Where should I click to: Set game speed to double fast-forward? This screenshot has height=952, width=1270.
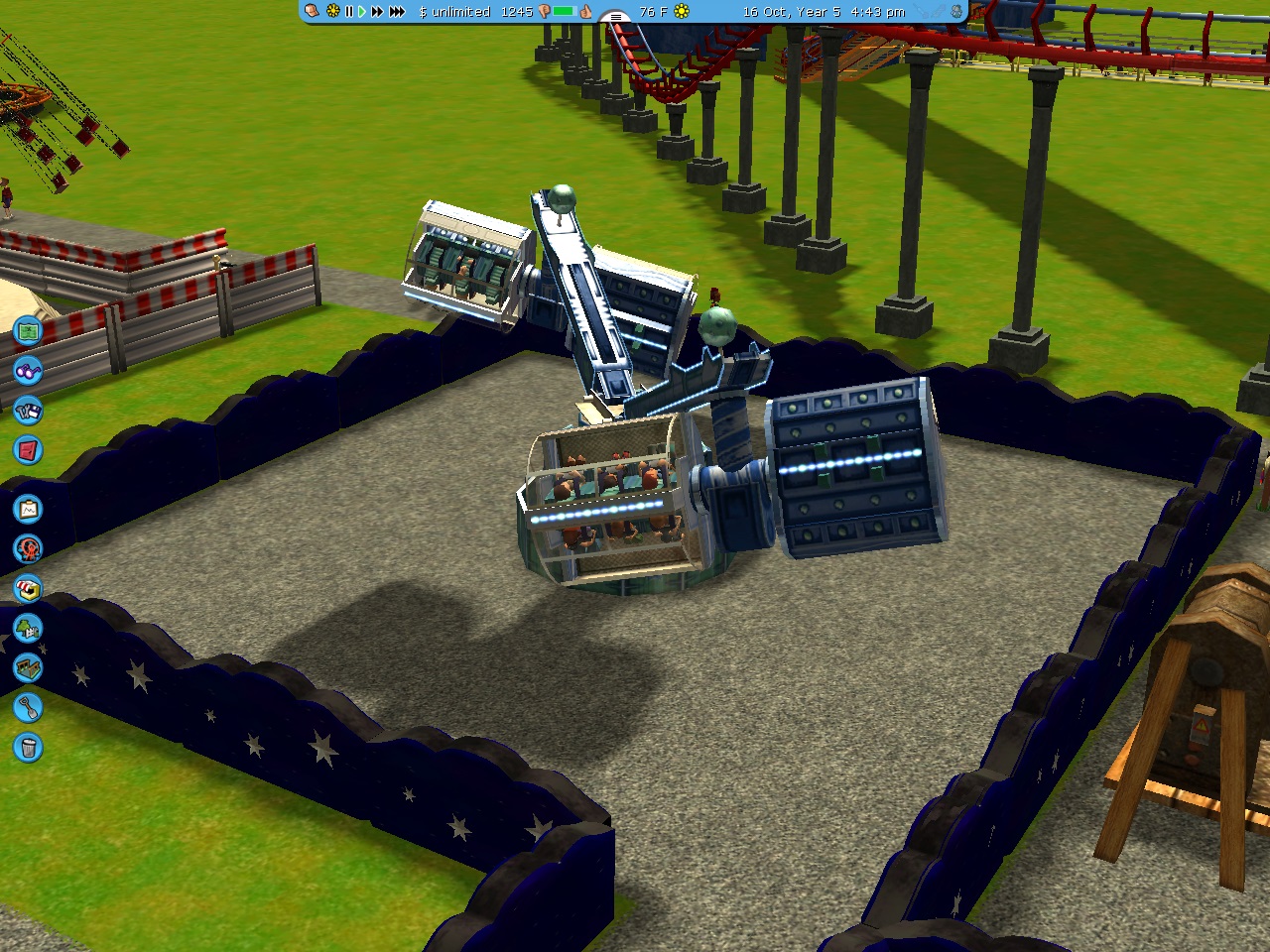tap(377, 12)
